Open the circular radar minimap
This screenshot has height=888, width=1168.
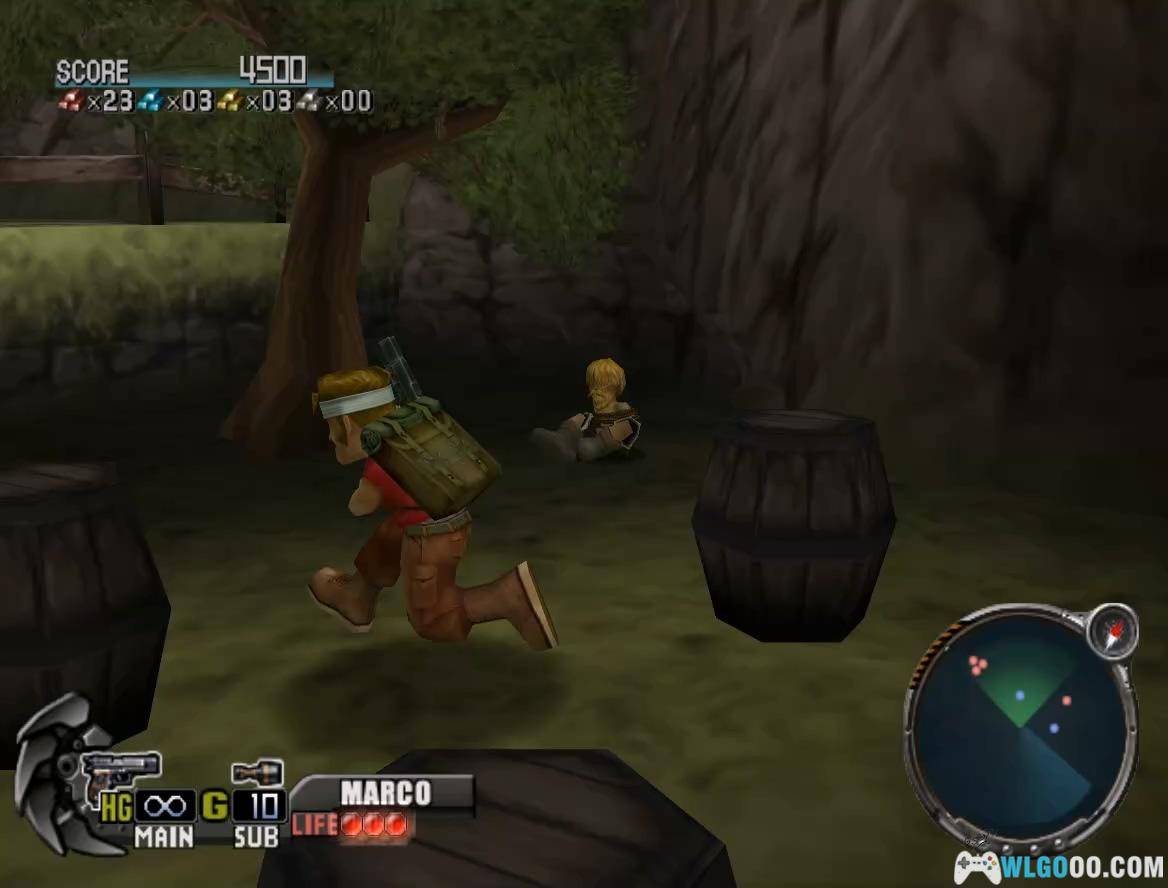[x=1020, y=724]
